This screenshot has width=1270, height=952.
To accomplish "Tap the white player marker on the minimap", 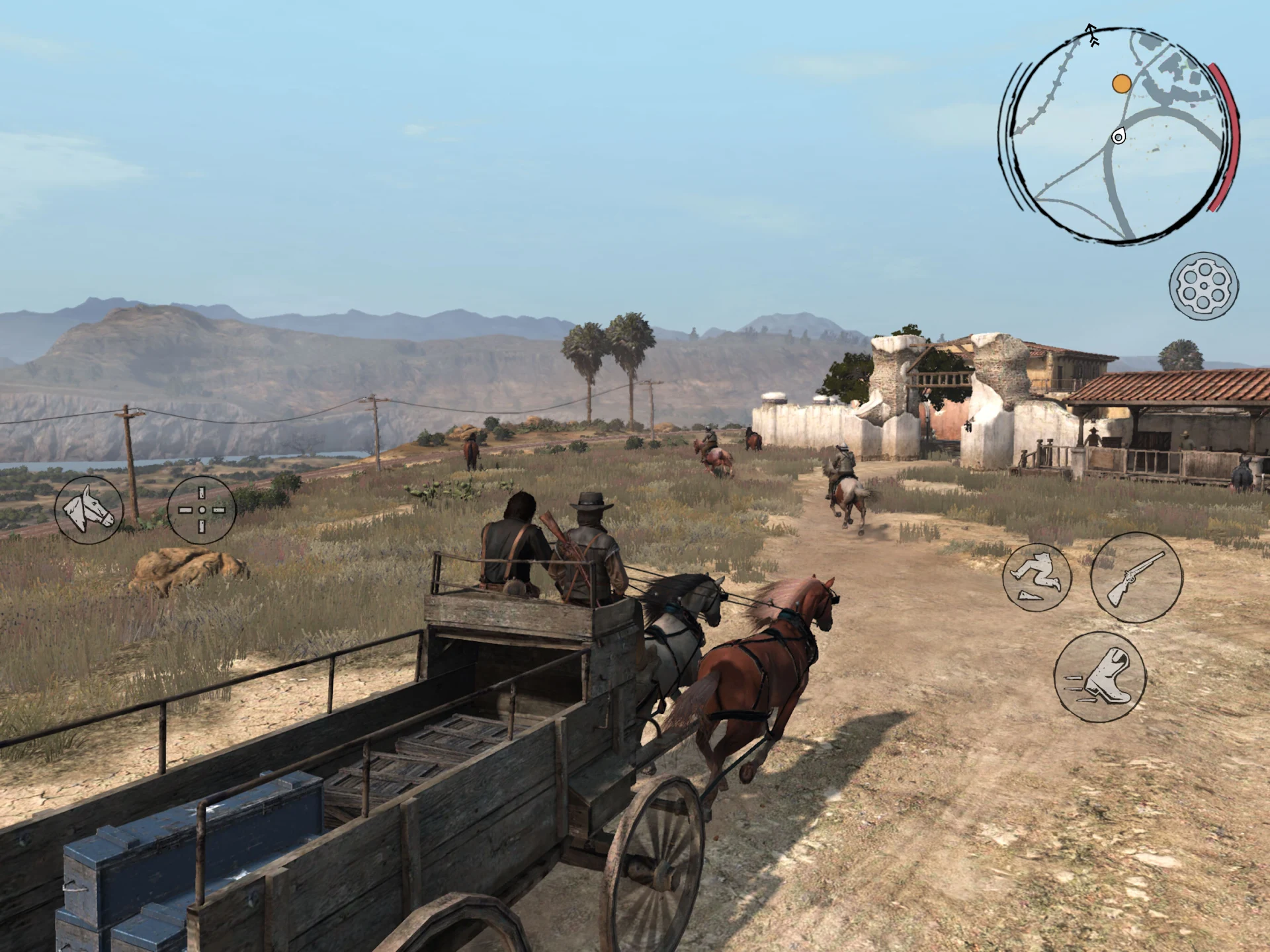I will coord(1119,136).
